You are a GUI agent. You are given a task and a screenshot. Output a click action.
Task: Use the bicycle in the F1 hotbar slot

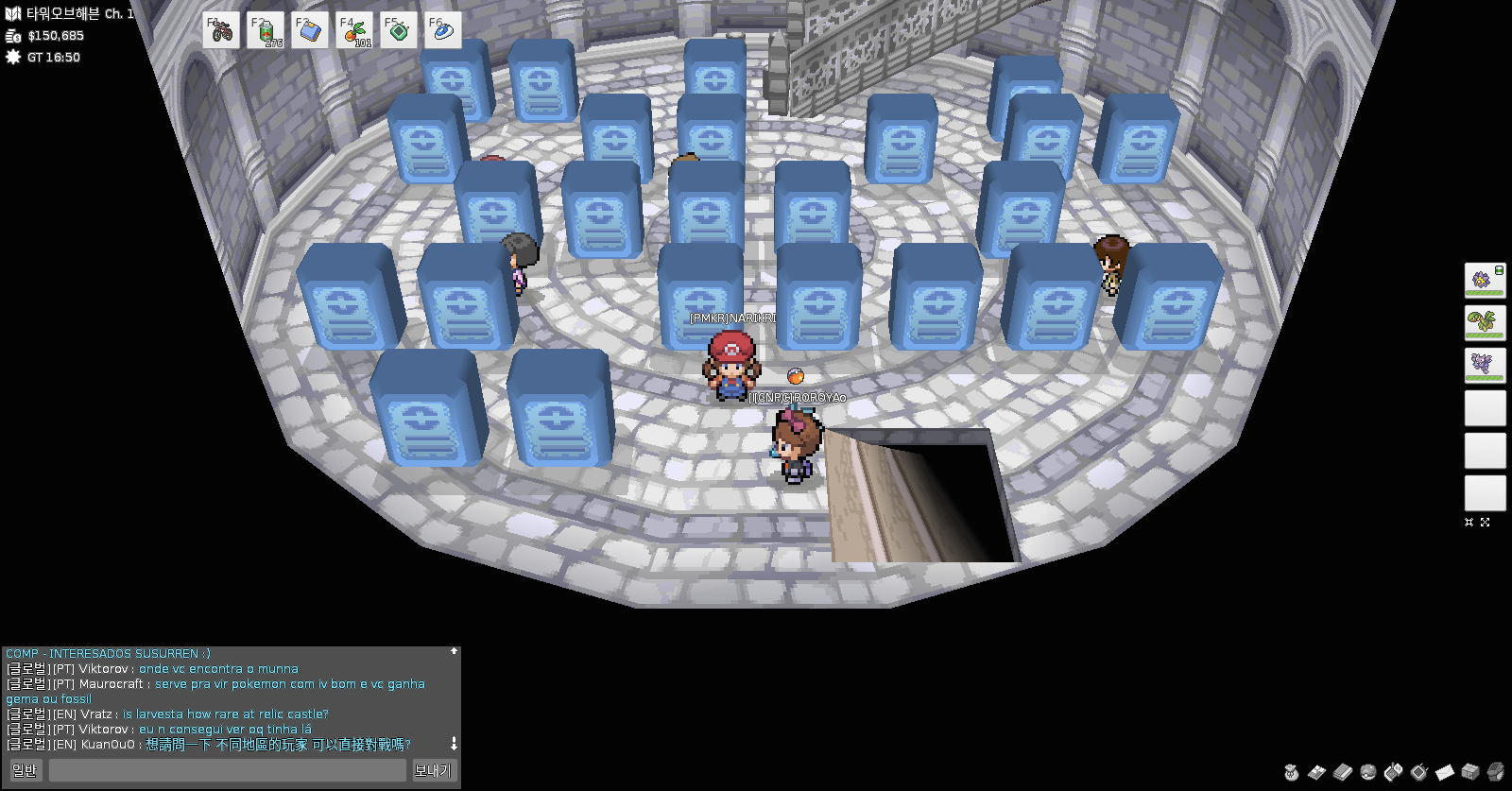(221, 31)
